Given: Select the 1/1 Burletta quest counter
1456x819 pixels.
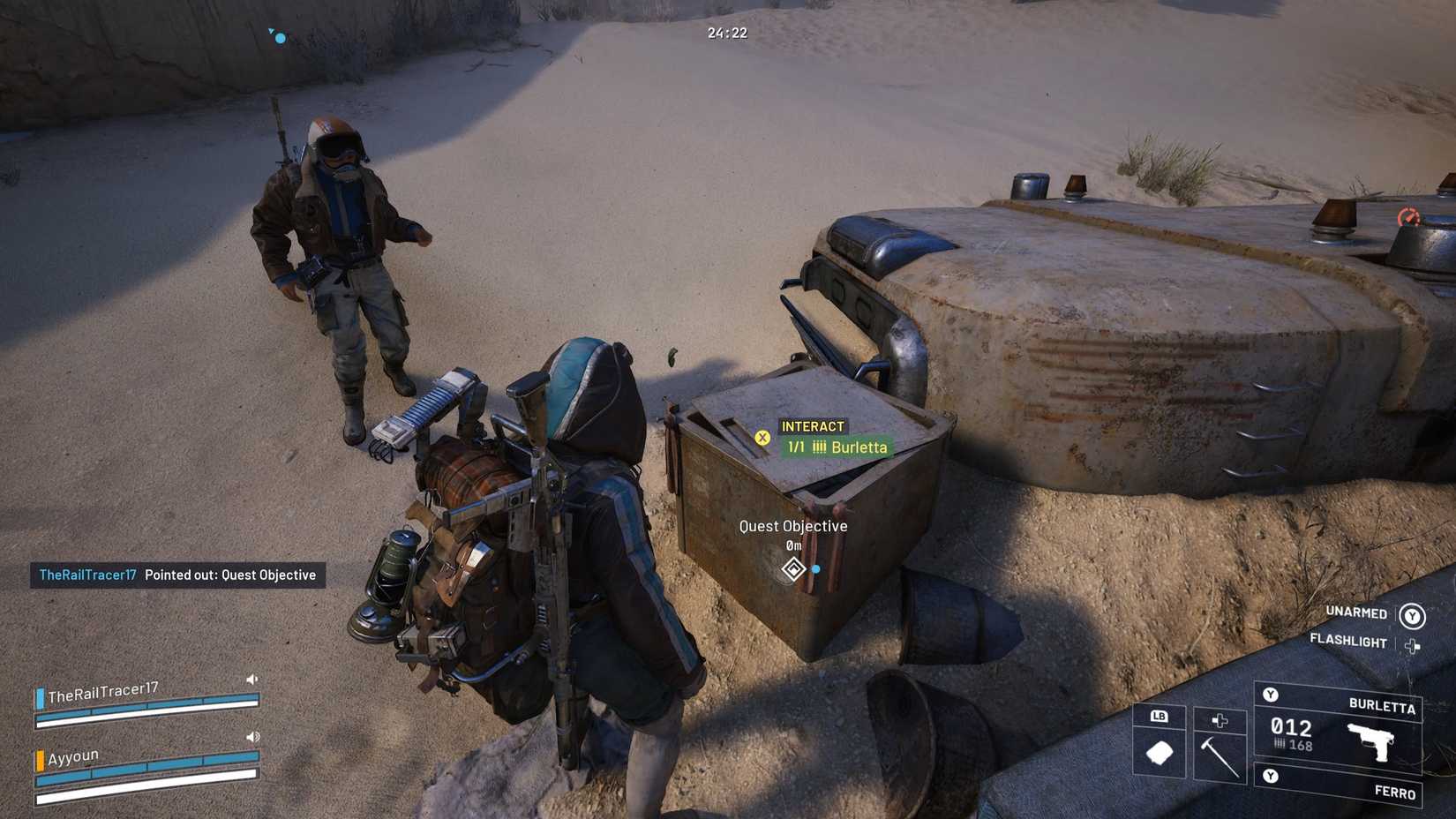Looking at the screenshot, I should pyautogui.click(x=835, y=447).
